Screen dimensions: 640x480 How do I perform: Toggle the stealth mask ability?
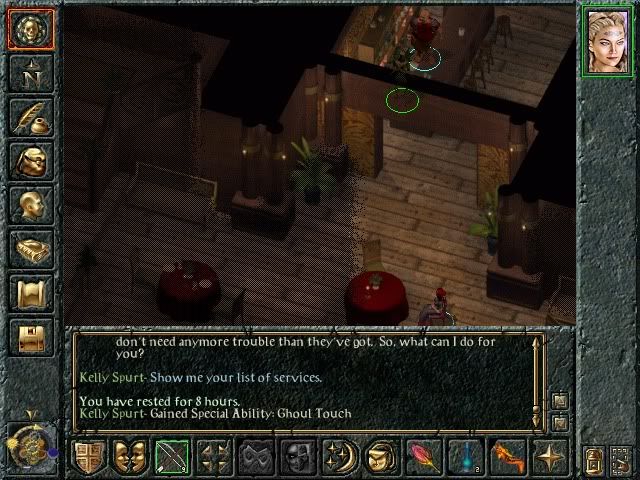click(256, 457)
